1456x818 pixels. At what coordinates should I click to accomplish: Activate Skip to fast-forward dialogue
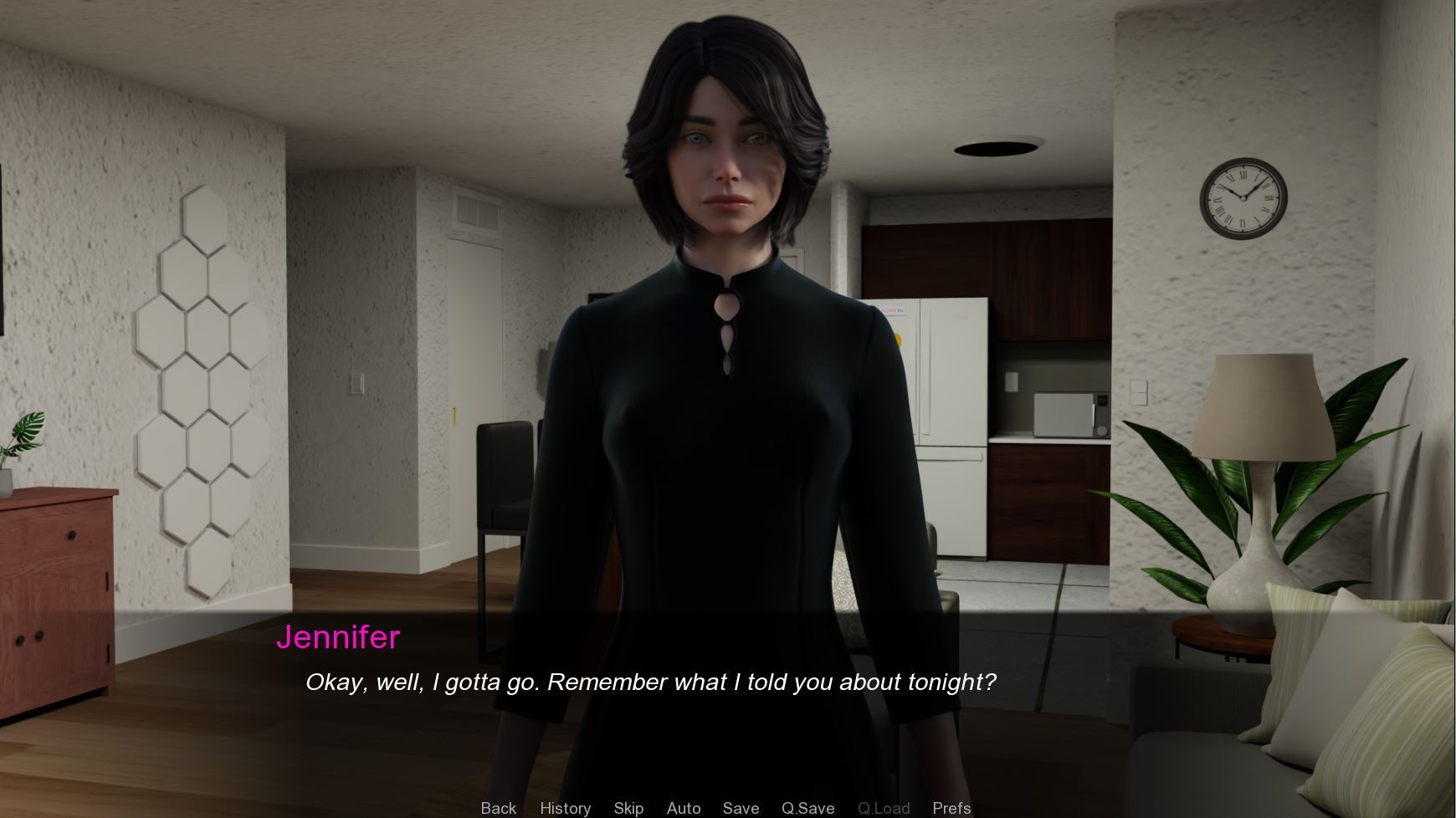(628, 808)
